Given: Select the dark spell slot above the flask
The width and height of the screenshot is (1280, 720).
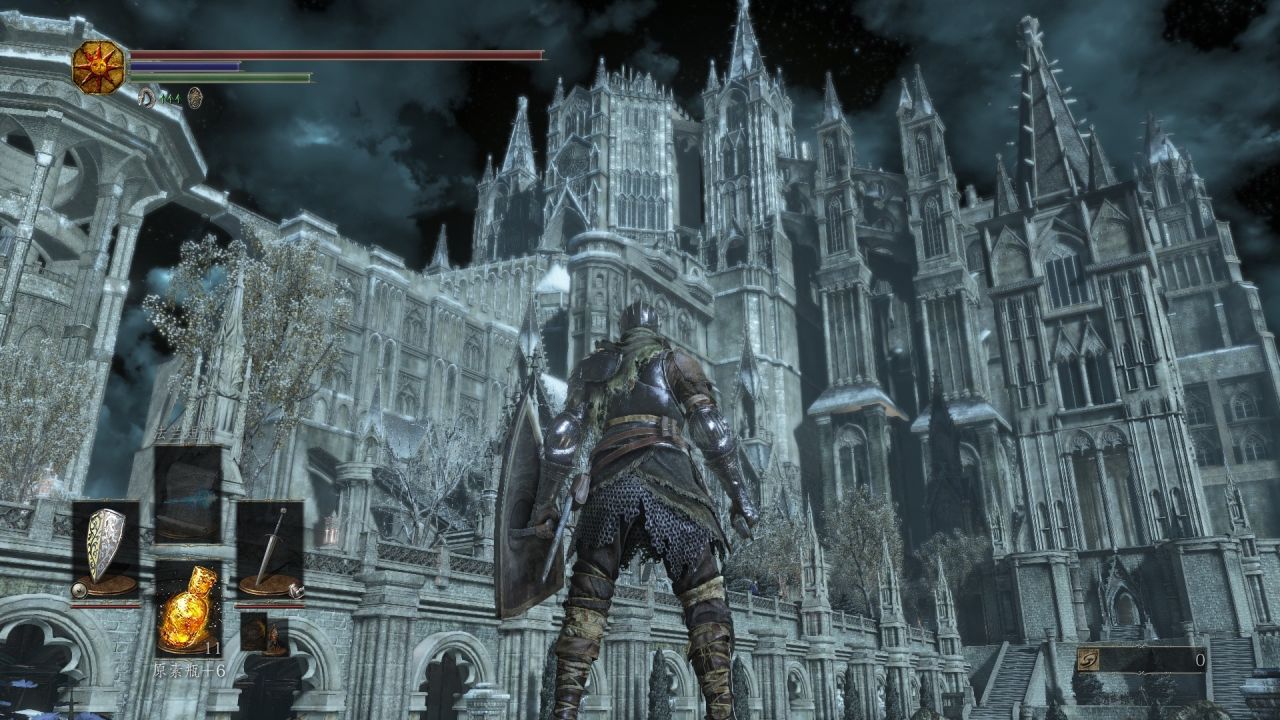Looking at the screenshot, I should coord(188,494).
